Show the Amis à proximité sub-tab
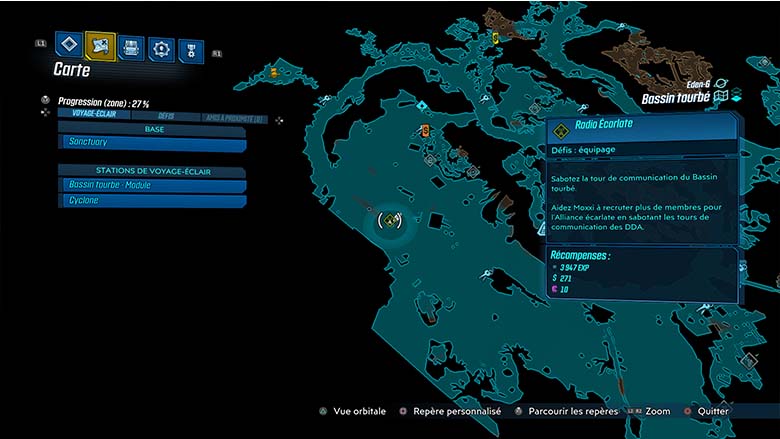 point(235,118)
